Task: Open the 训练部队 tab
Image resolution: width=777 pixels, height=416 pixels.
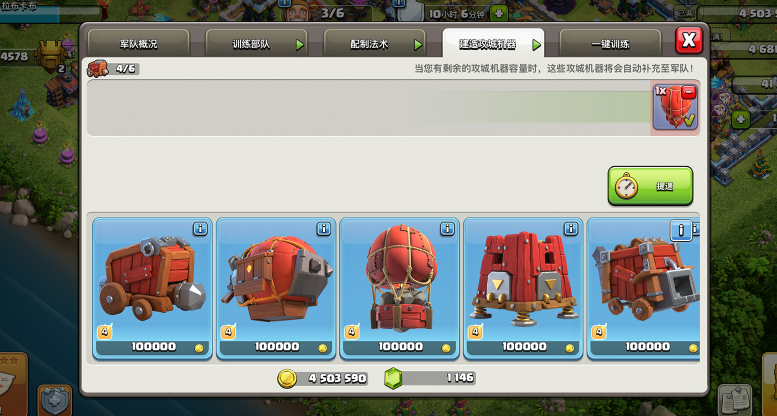Action: click(256, 45)
